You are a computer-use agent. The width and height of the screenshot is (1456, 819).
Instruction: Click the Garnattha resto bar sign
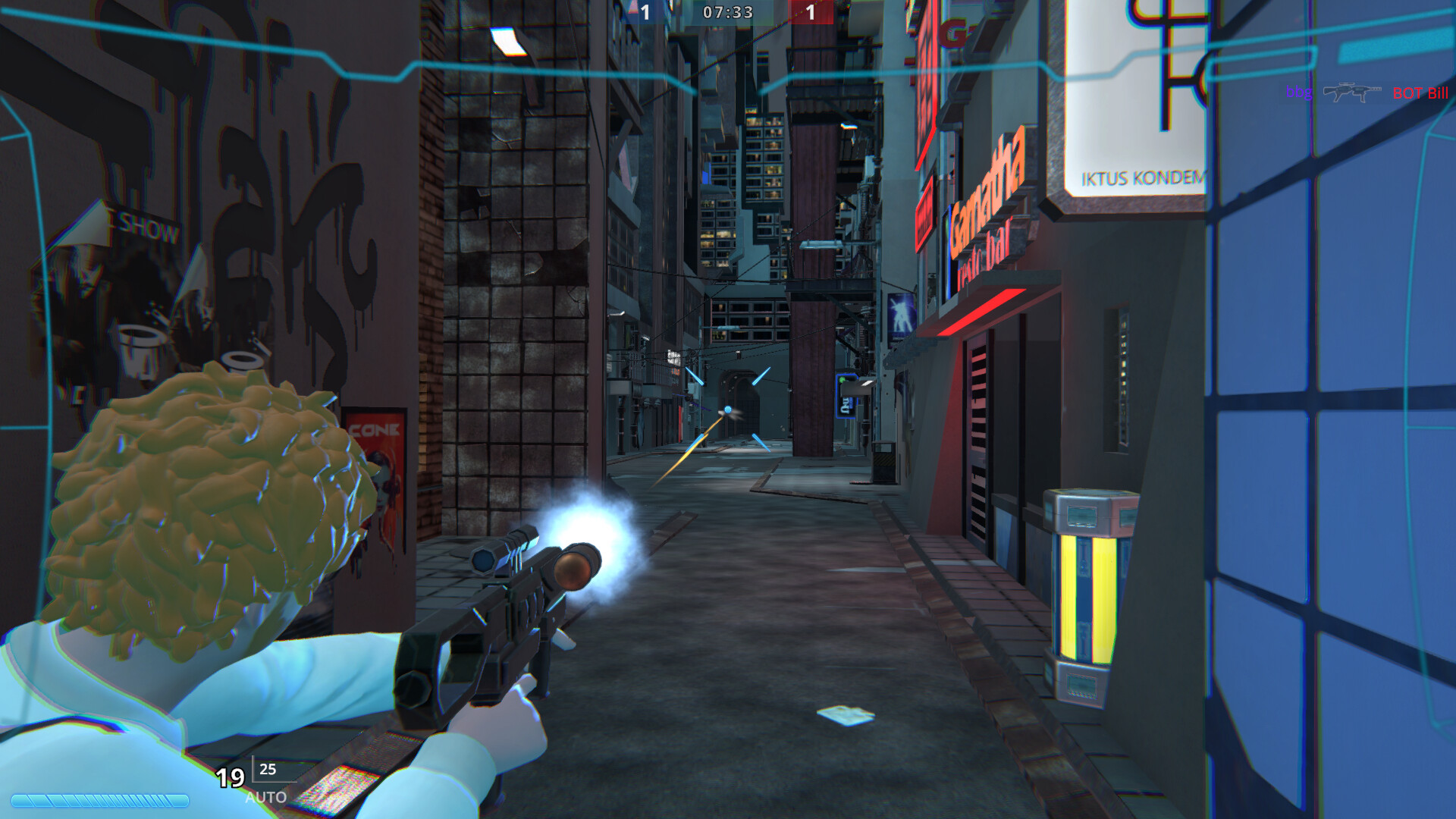click(986, 197)
